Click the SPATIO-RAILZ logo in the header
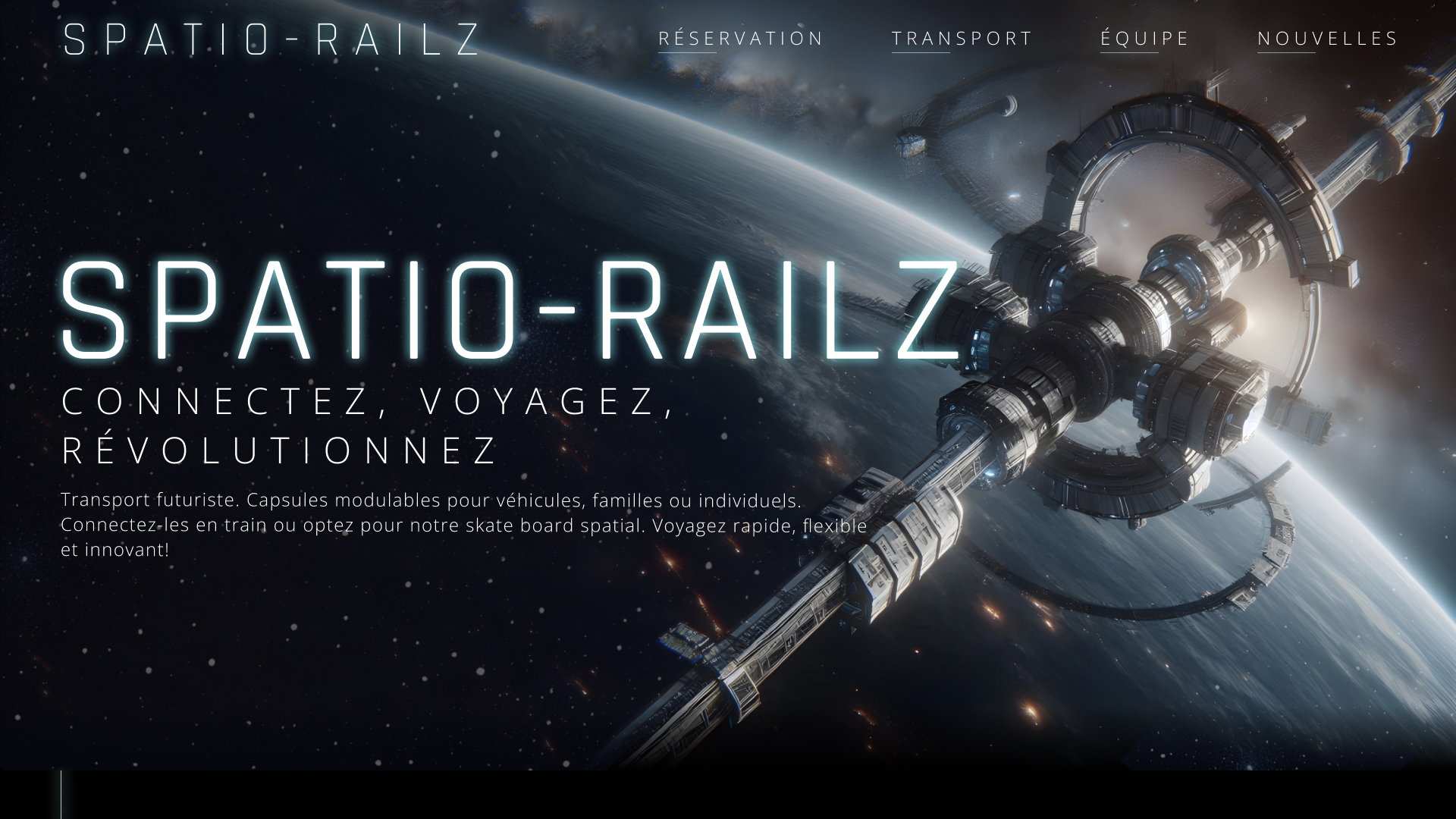Viewport: 1456px width, 819px height. point(271,38)
